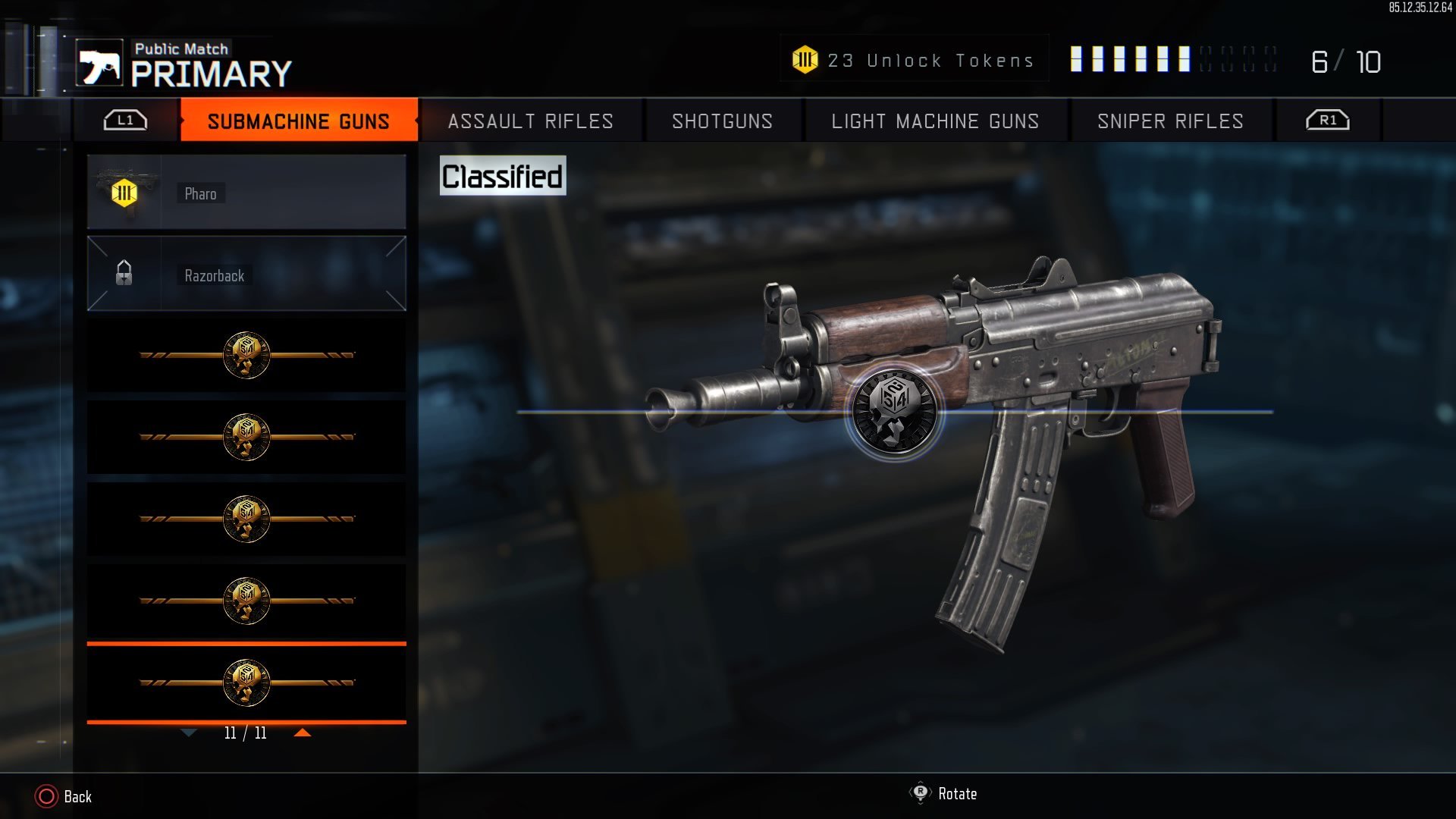This screenshot has width=1456, height=819.
Task: Click the Unlock Tokens hexagon icon
Action: click(x=805, y=59)
